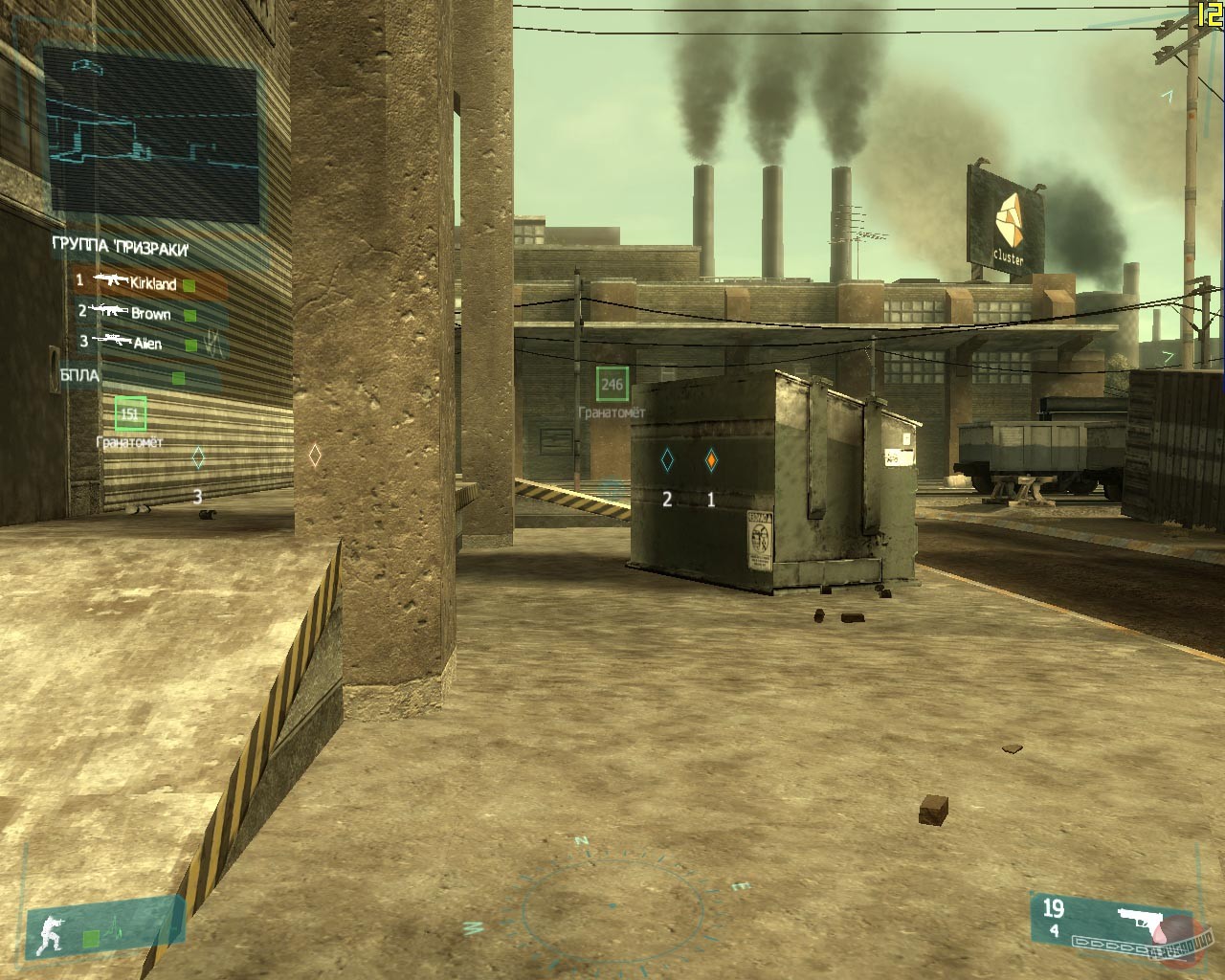The width and height of the screenshot is (1225, 980).
Task: Click the orange diamond waypoint labeled 1
Action: click(x=711, y=460)
